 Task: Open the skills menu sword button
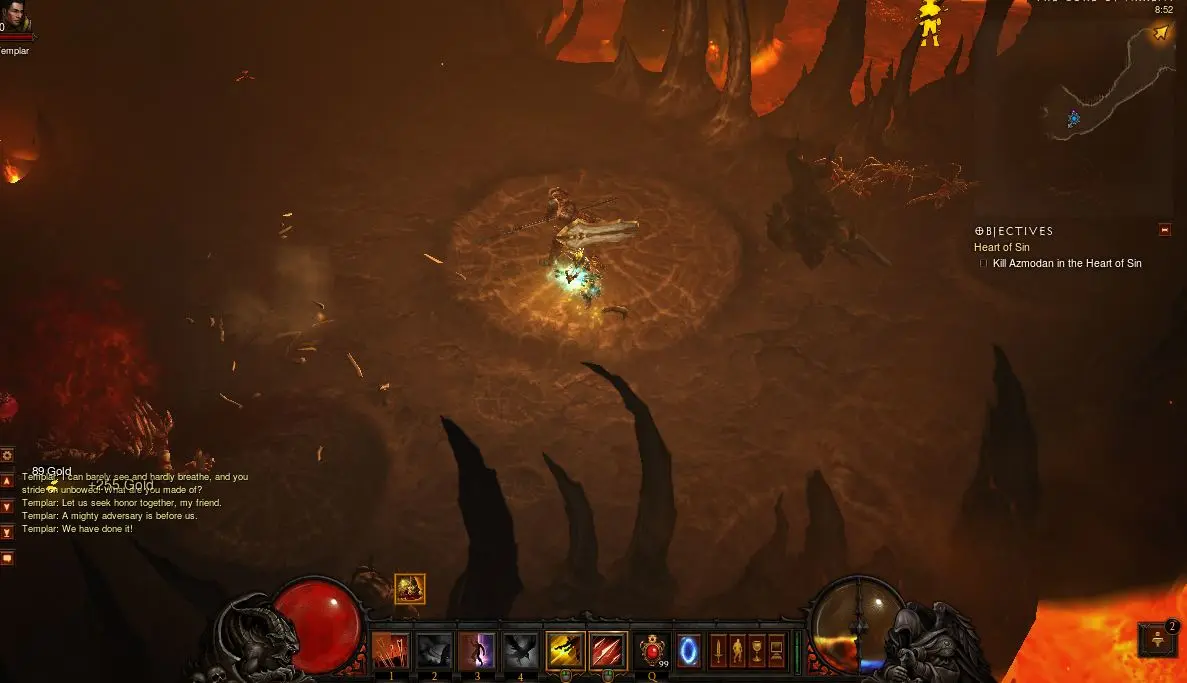click(x=718, y=651)
